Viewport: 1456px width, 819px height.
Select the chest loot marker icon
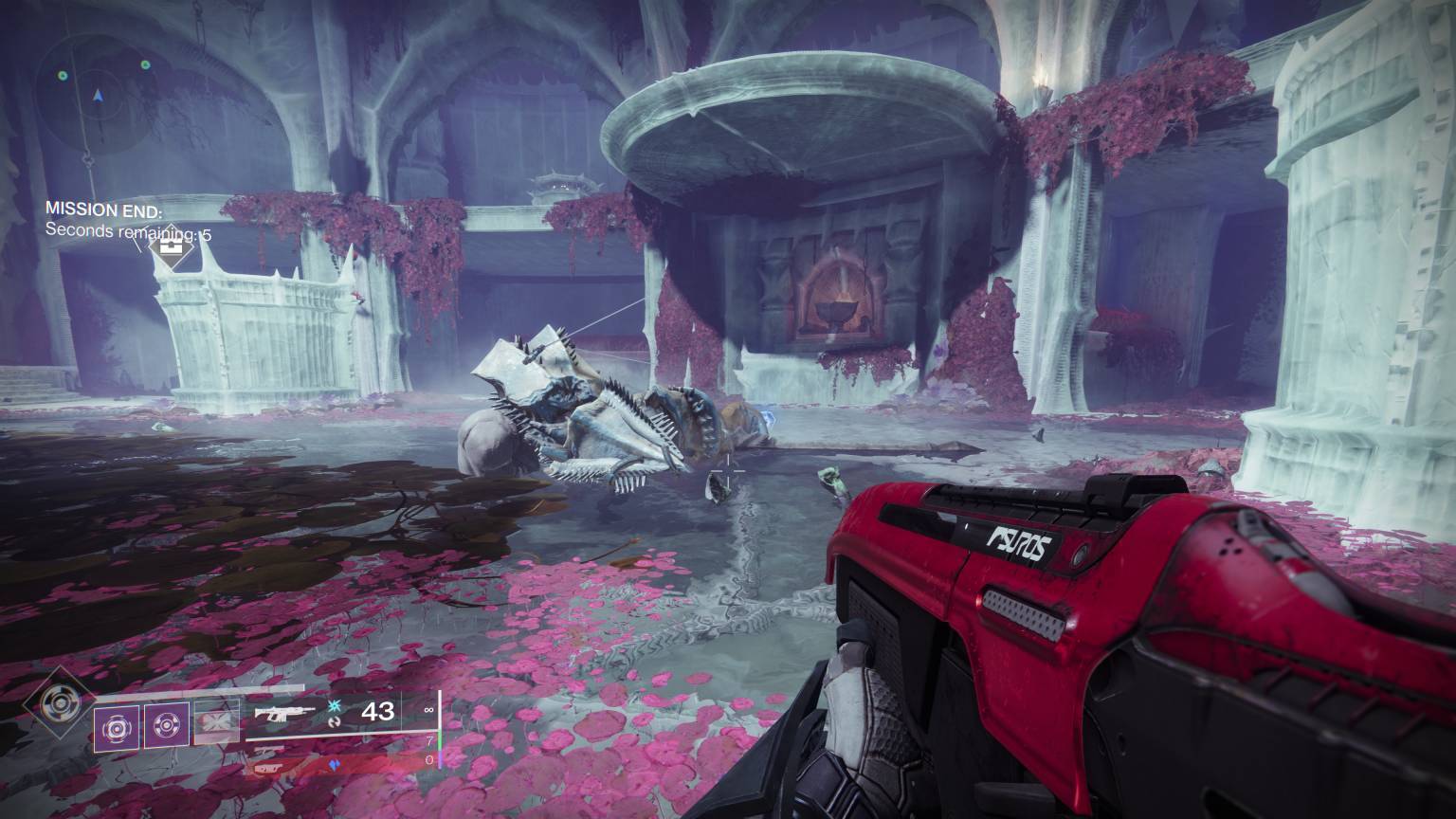point(170,248)
